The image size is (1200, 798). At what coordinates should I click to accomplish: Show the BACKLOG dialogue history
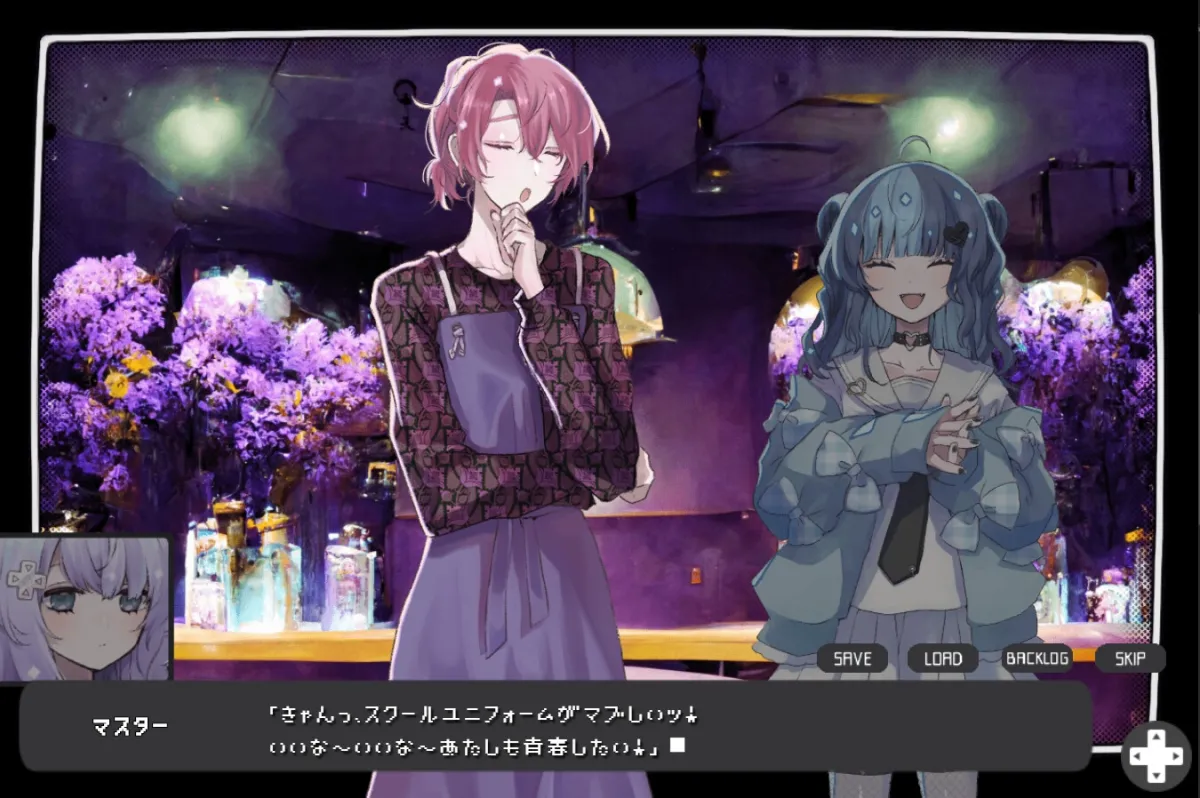[1037, 658]
